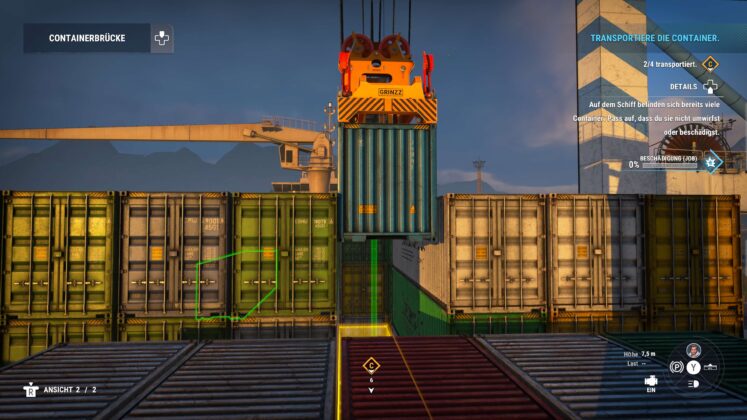Screen dimensions: 747x420
Task: Toggle the headlights icon
Action: coord(693,383)
